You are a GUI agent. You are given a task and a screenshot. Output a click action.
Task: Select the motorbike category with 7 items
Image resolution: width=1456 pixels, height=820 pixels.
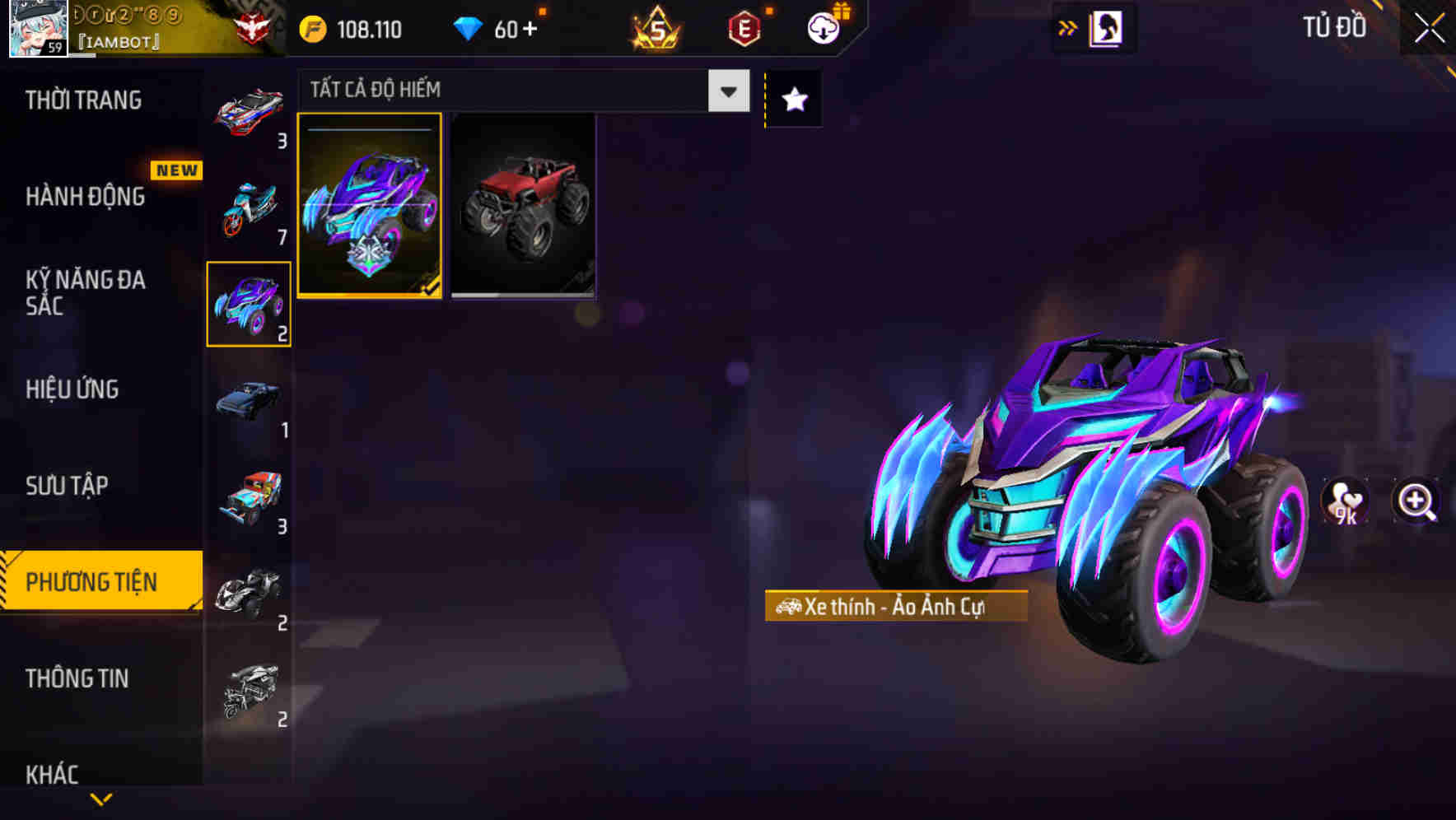point(247,208)
